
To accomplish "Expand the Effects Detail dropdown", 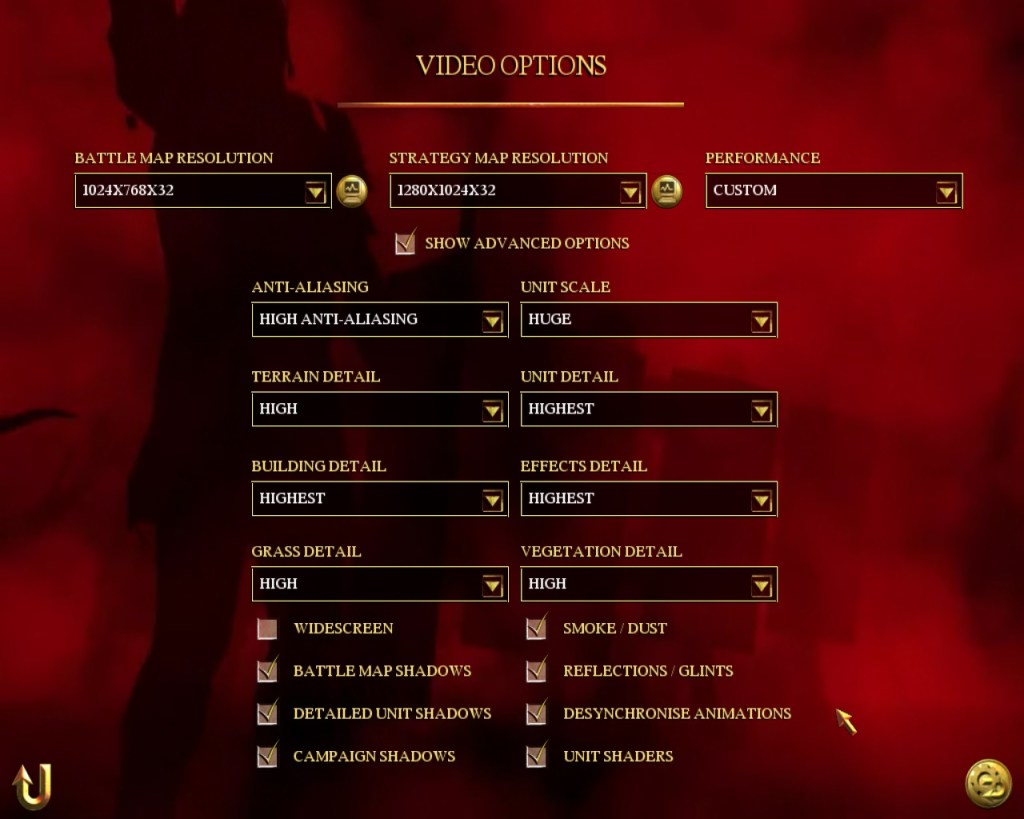I will click(x=761, y=499).
